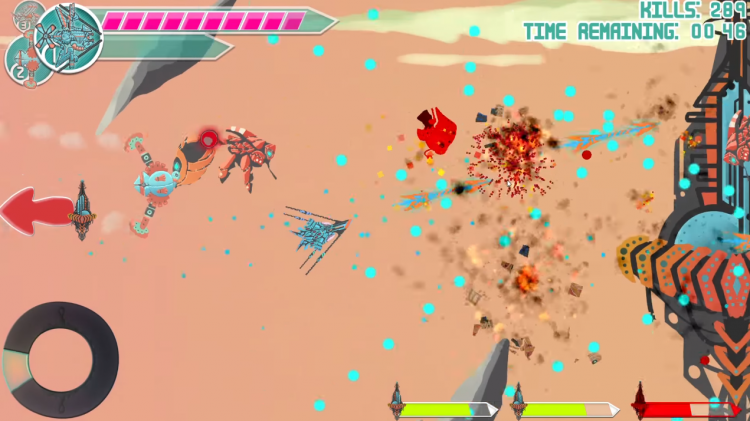The width and height of the screenshot is (750, 421).
Task: Tap the dark ring virtual joystick
Action: [x=60, y=360]
